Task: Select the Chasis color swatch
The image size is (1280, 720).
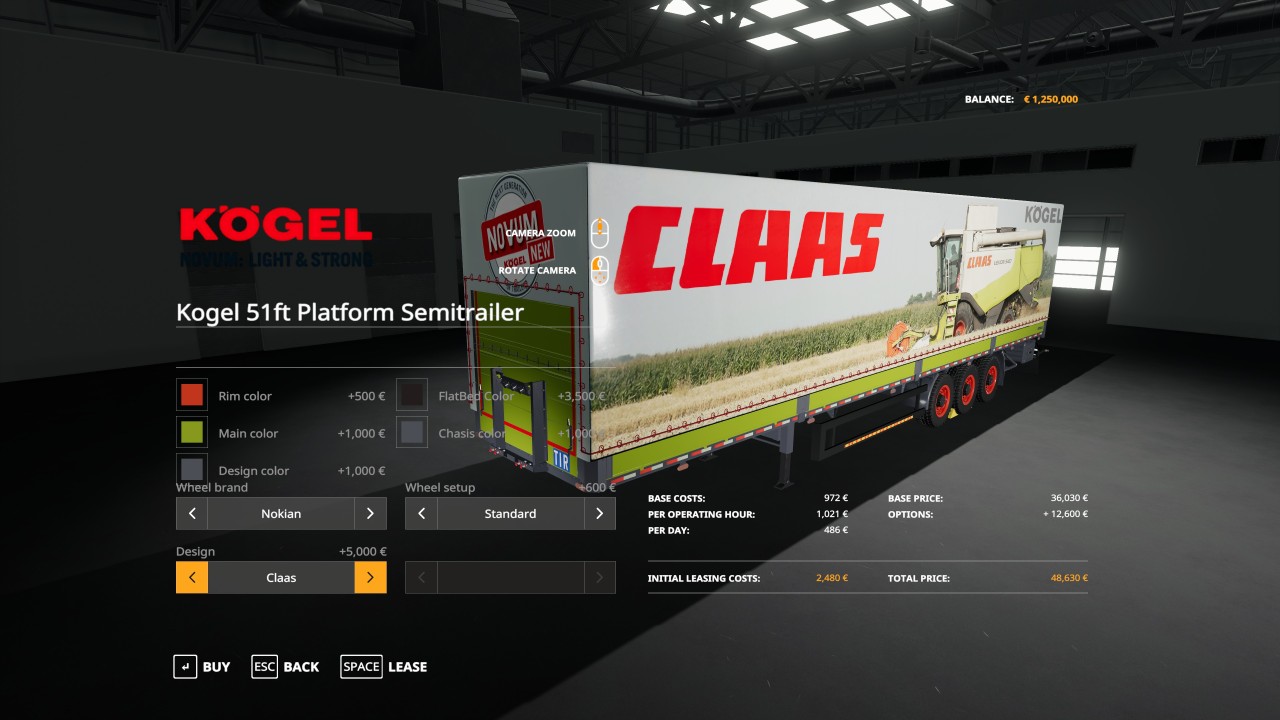Action: click(x=412, y=433)
